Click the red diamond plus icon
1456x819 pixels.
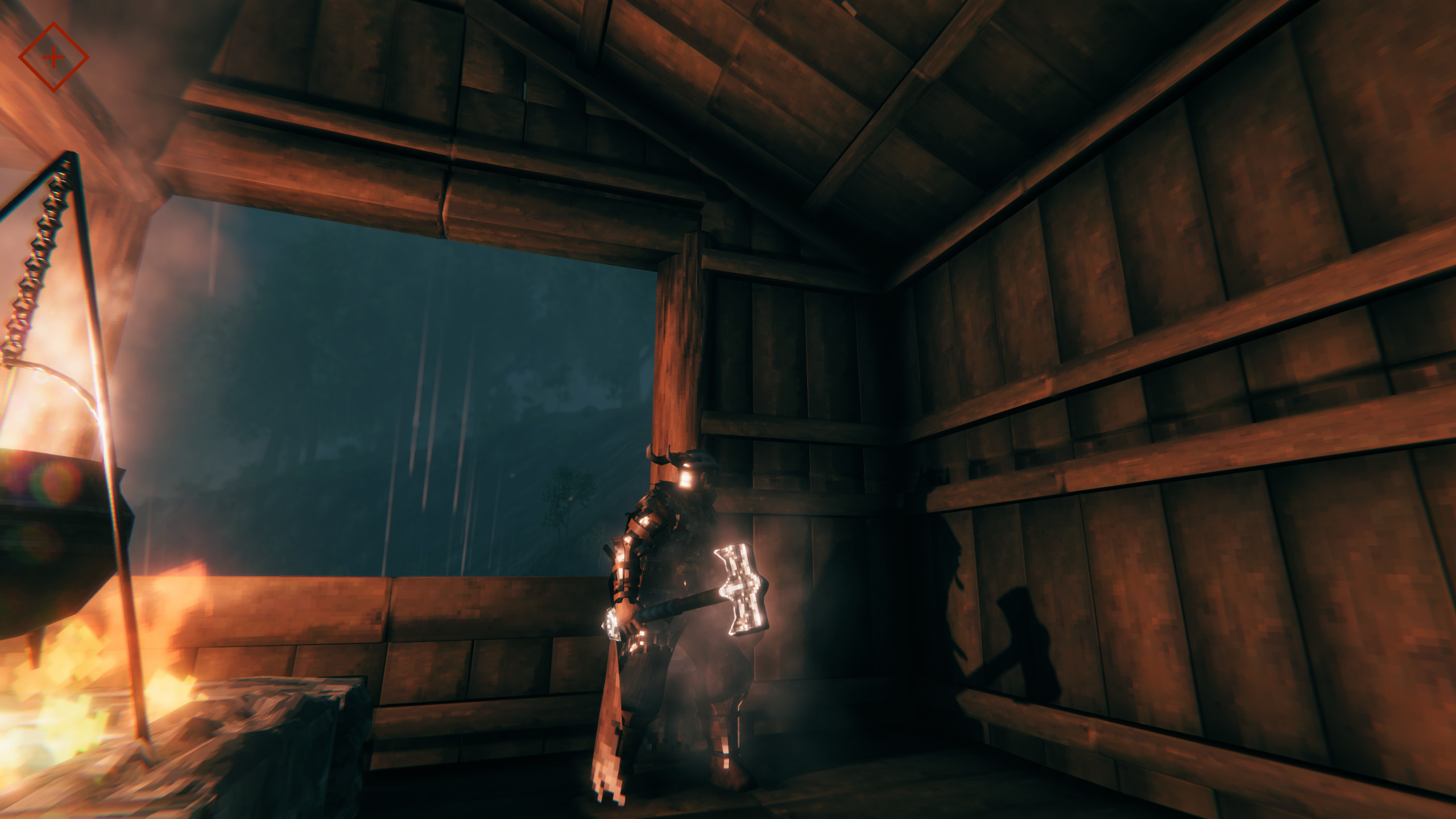point(53,57)
